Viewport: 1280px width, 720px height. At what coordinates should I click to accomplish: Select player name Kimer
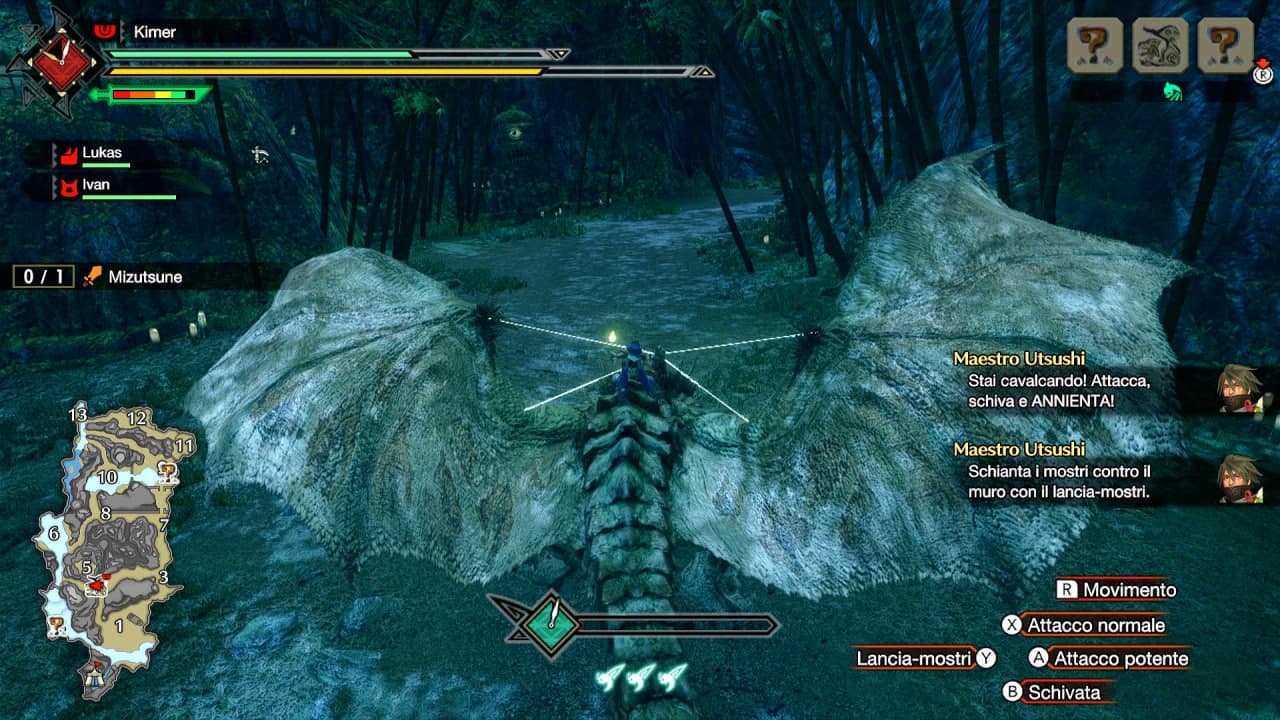point(153,32)
